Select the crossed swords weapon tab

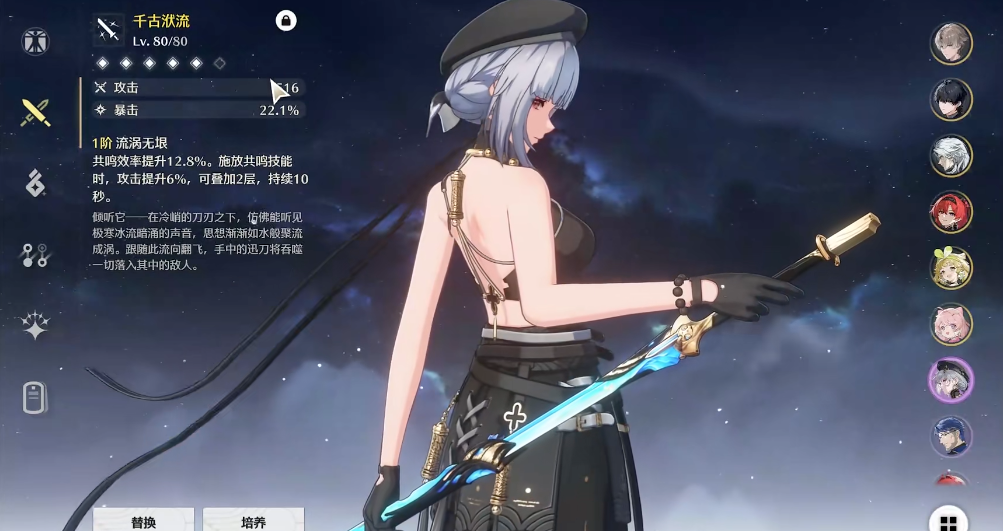click(36, 112)
